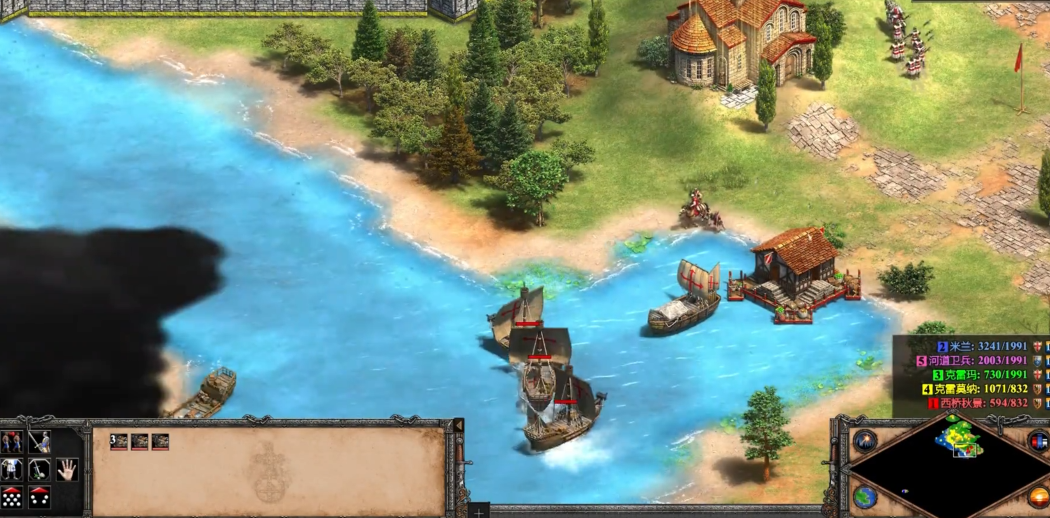
Task: Click the two-figures-with-heart command icon
Action: pos(12,442)
